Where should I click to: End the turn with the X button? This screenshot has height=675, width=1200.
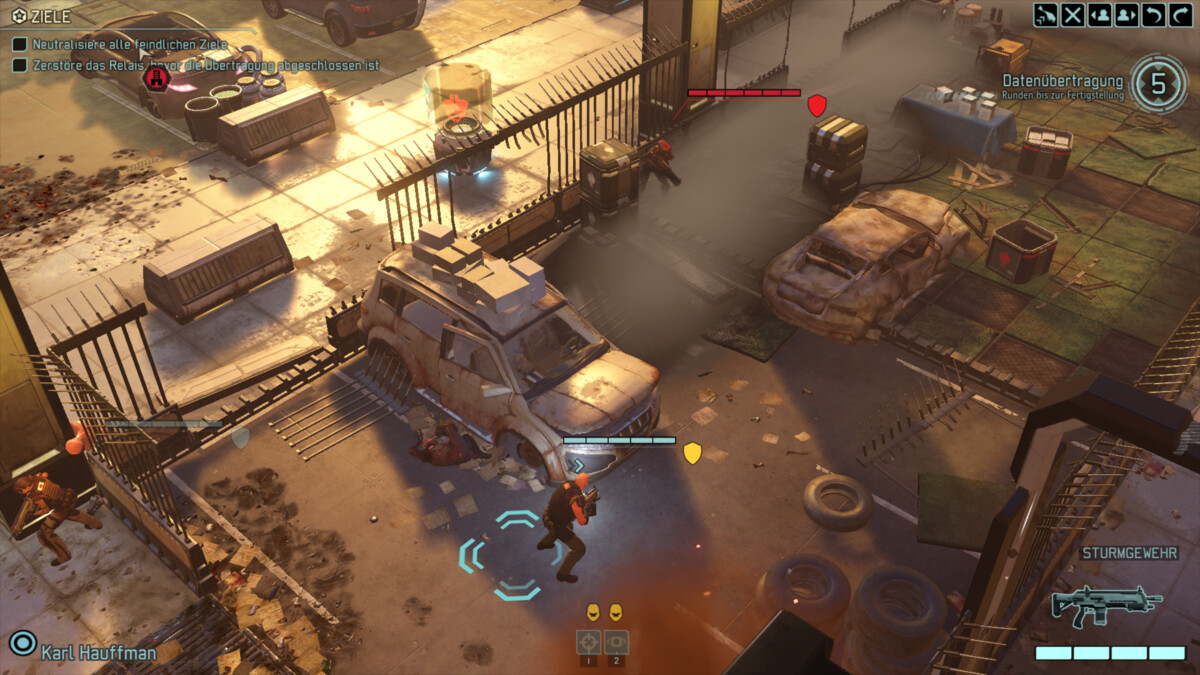point(1073,15)
